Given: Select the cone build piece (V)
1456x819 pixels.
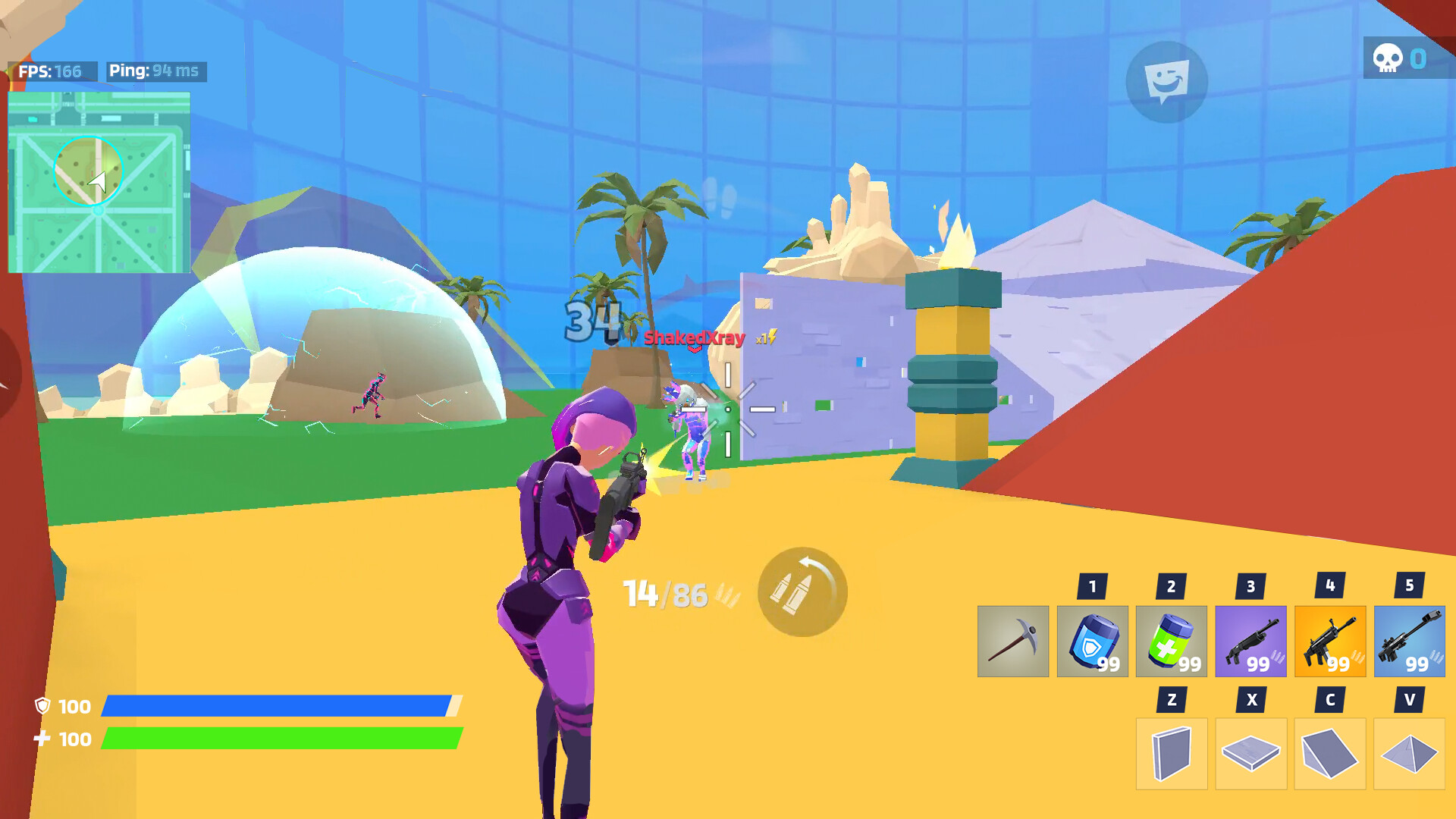Looking at the screenshot, I should coord(1410,755).
